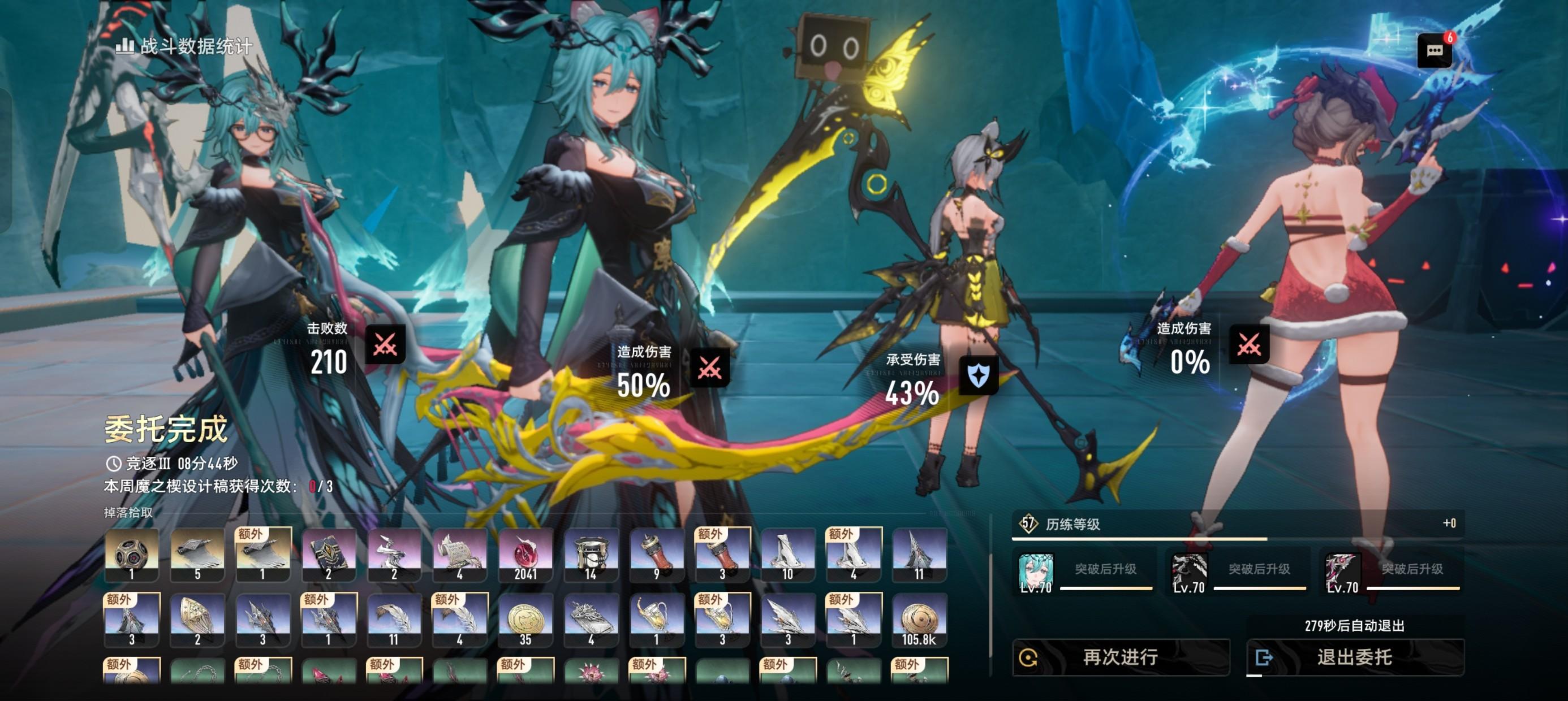Run the commission again with 再次进行
This screenshot has width=1568, height=701.
point(1120,657)
